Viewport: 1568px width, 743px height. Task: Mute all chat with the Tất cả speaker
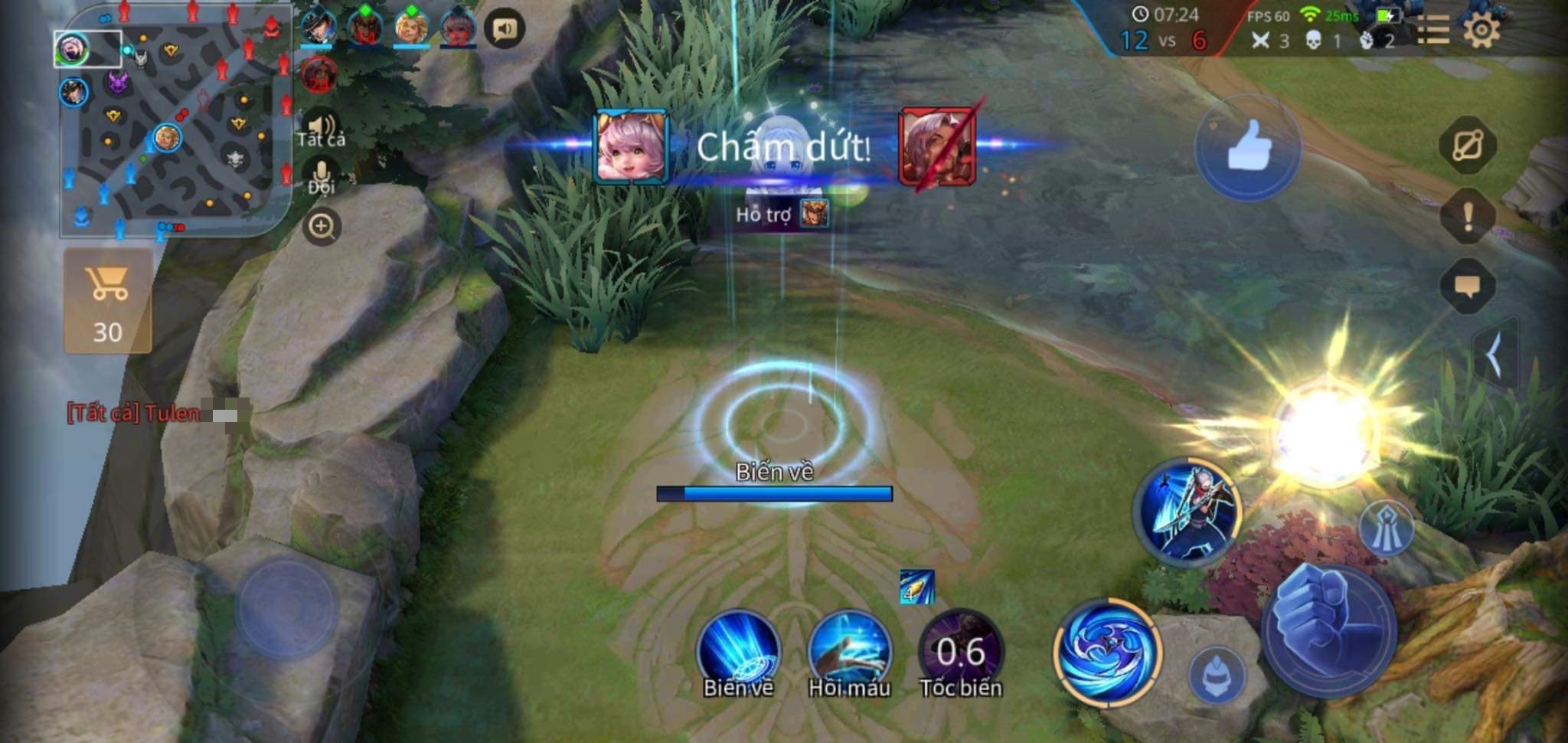(322, 125)
